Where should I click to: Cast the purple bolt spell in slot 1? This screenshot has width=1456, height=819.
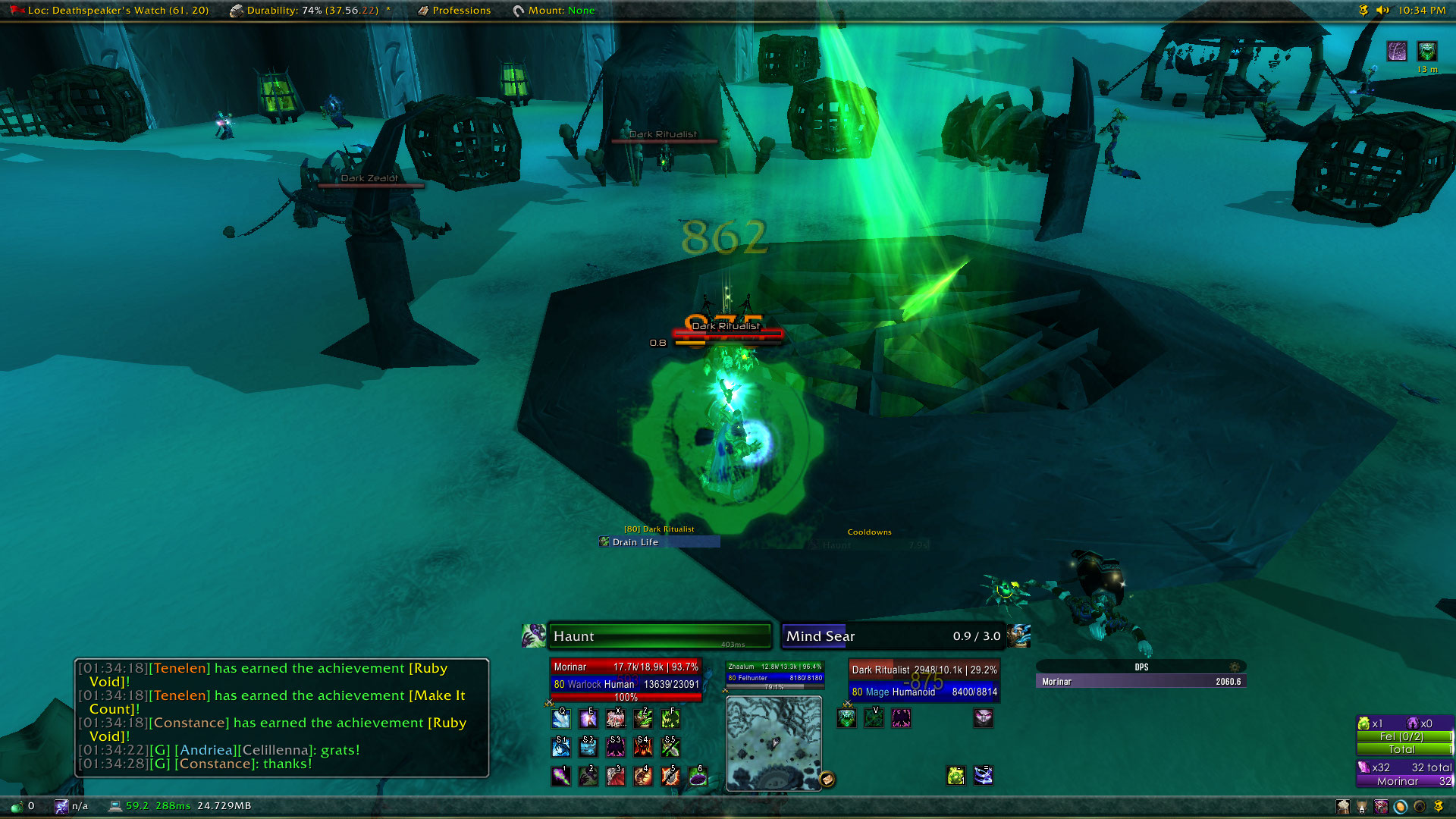[x=561, y=776]
